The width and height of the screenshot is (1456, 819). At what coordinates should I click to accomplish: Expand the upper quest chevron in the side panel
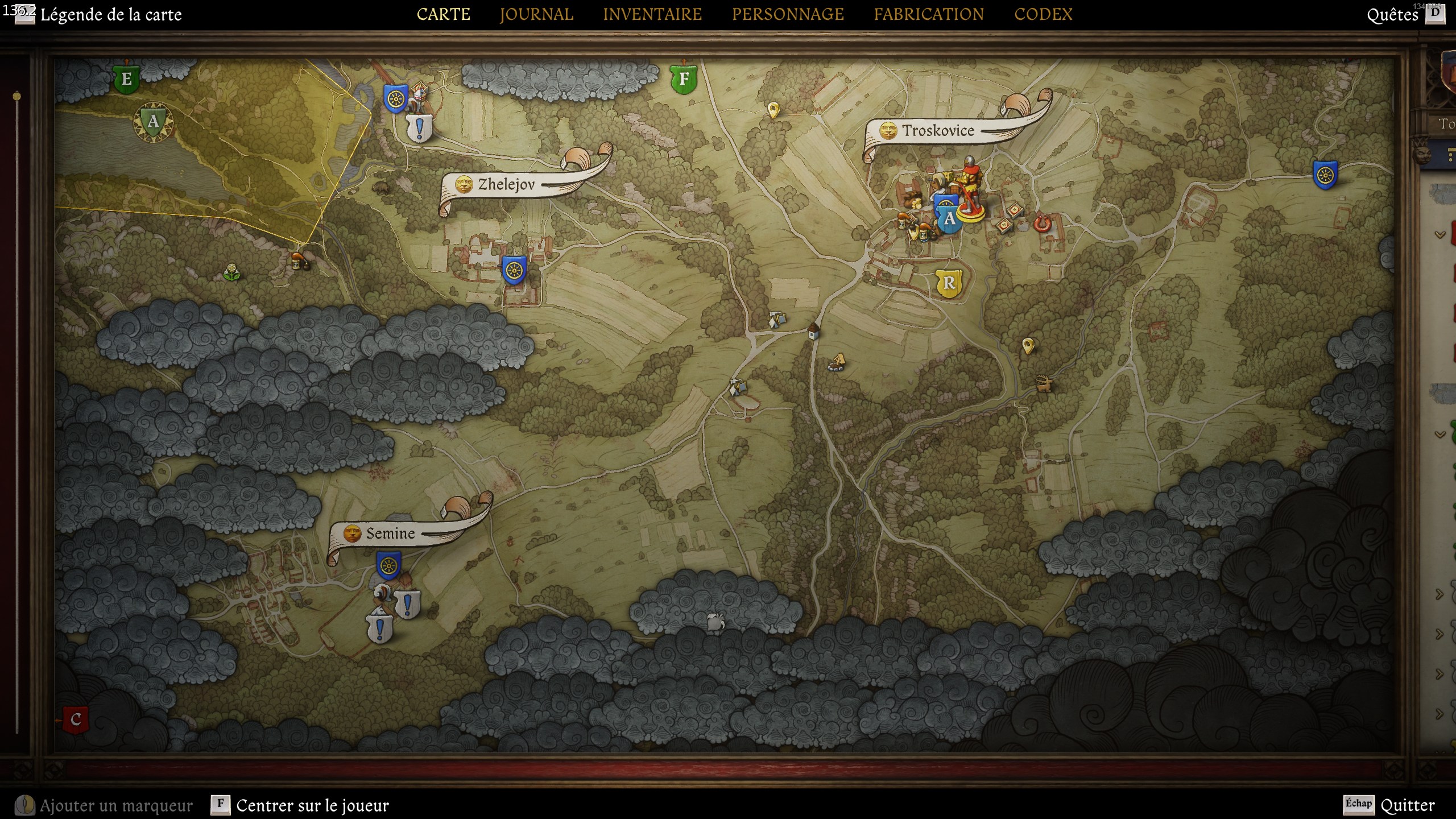click(1440, 234)
